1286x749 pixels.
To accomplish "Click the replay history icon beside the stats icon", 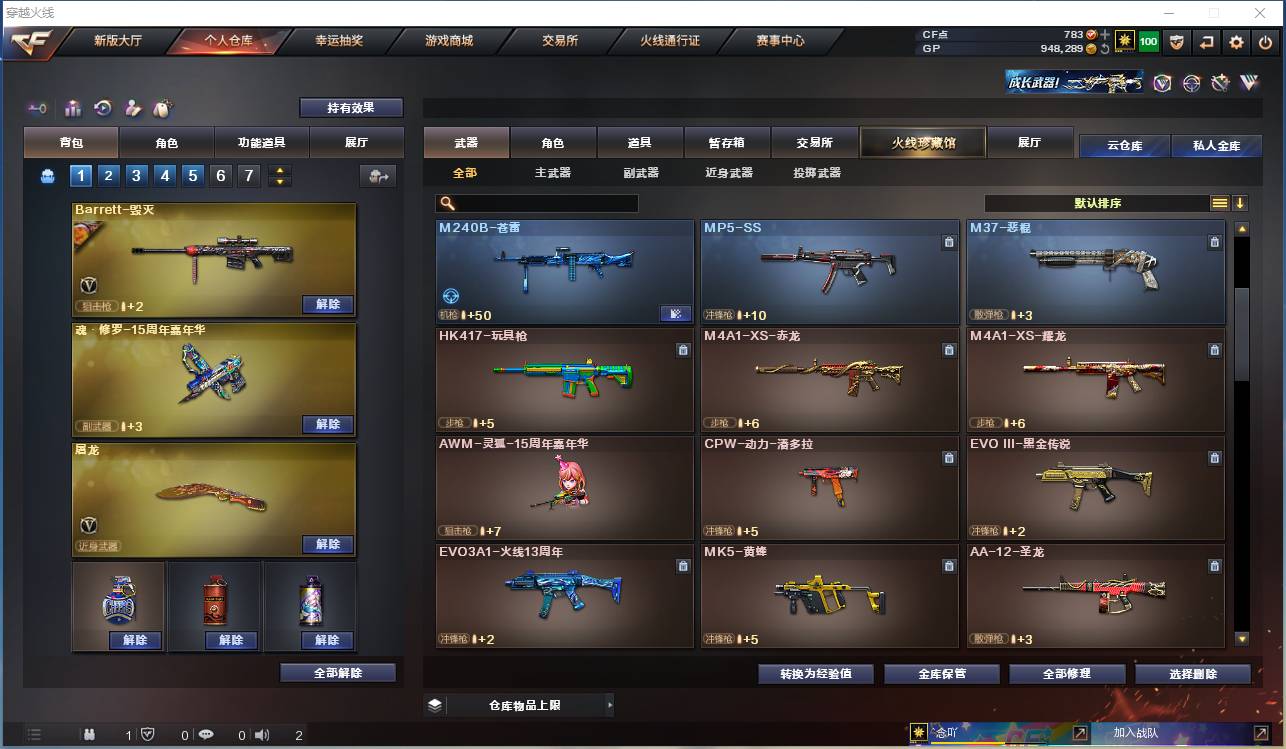I will tap(104, 107).
